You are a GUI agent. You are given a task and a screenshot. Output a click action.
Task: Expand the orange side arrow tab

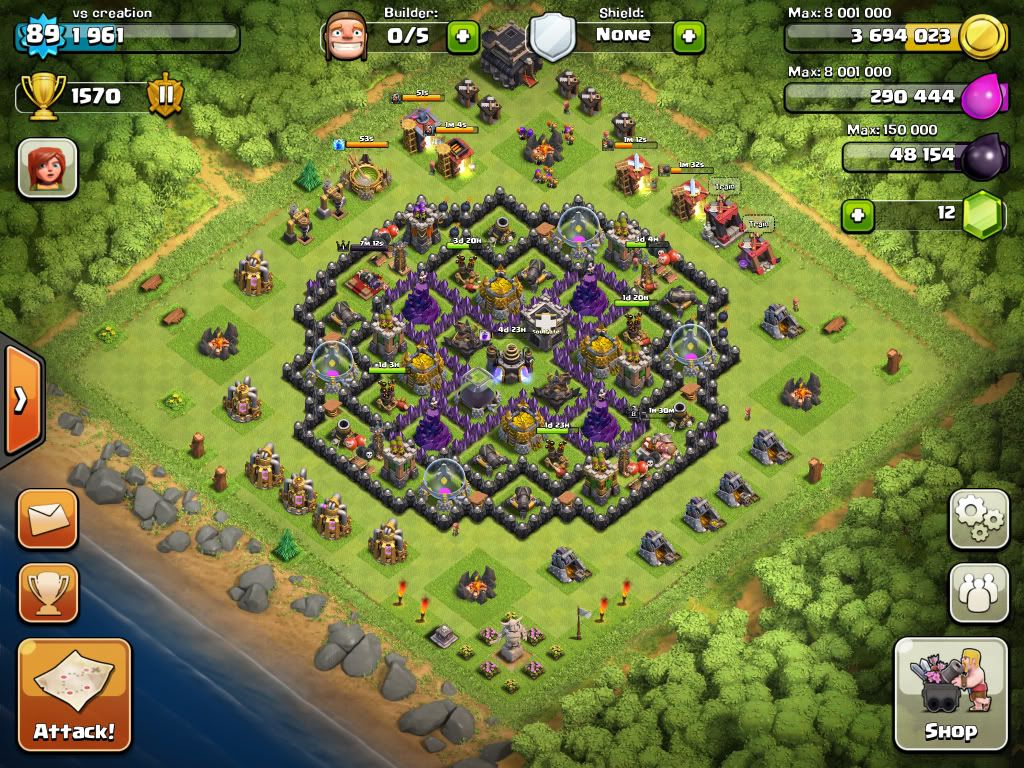tap(20, 400)
